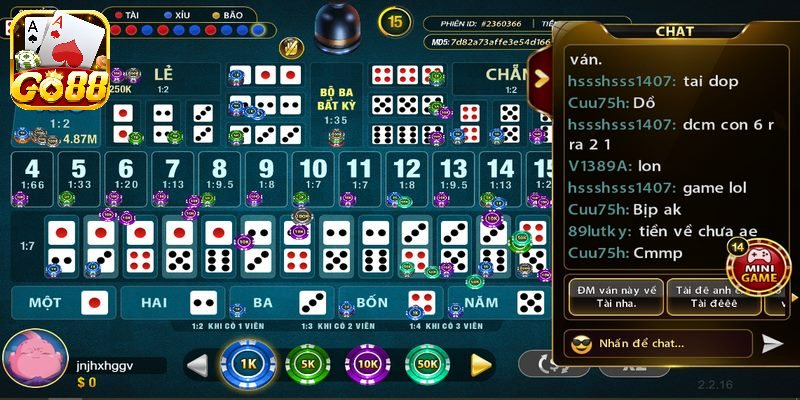Bet on total 4 tile
Screen dimensions: 800x400
(x=33, y=172)
